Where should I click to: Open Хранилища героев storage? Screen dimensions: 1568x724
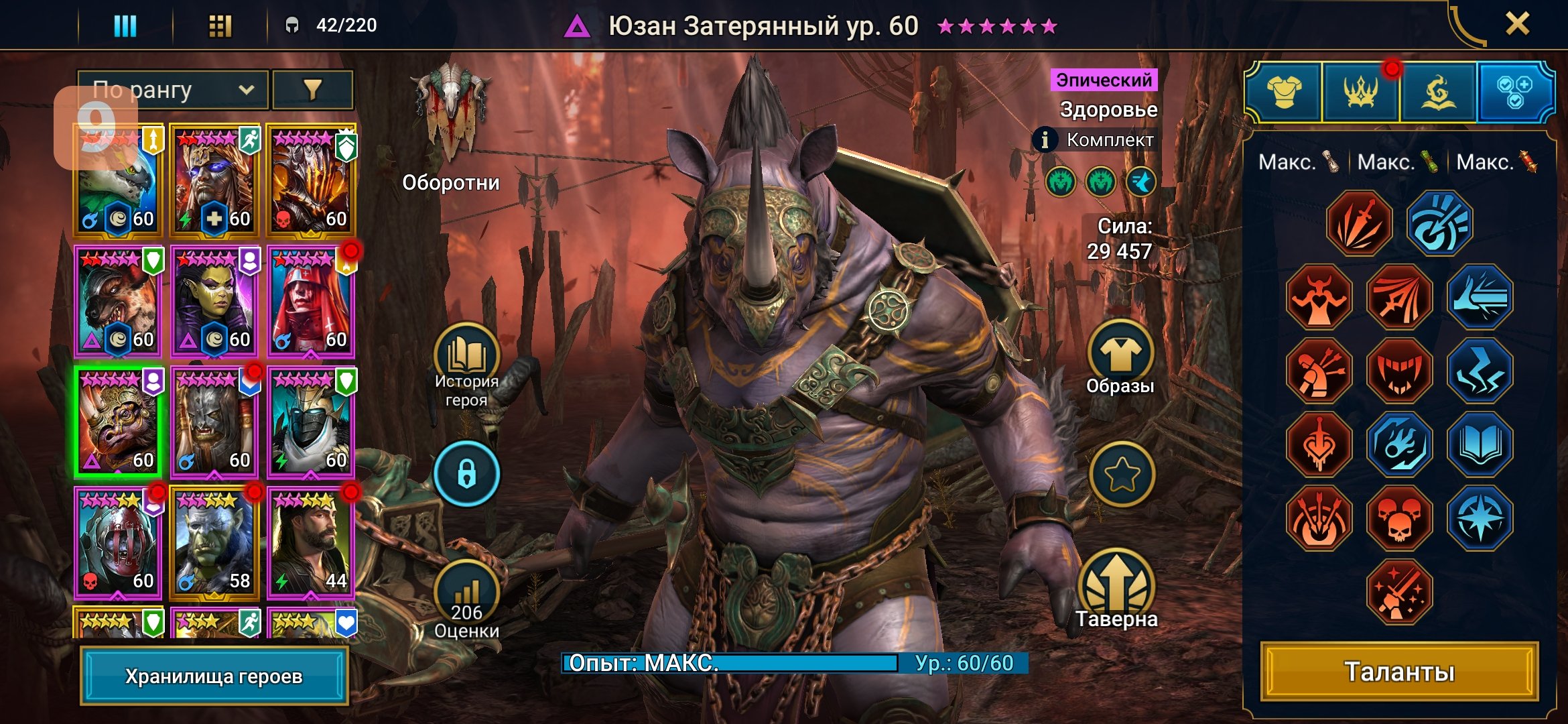pos(214,676)
